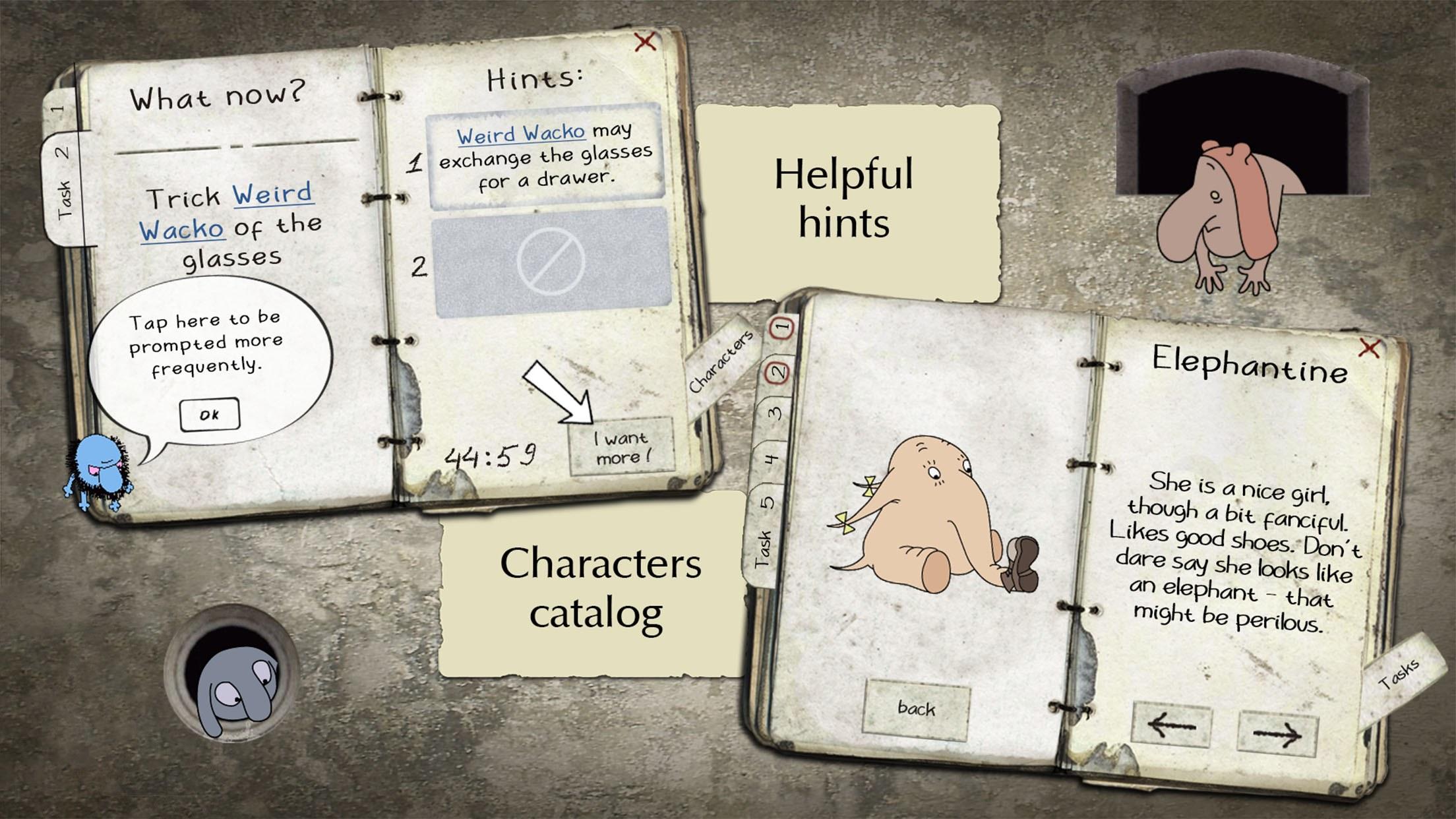1456x819 pixels.
Task: Close the hints notebook with the red X
Action: (644, 41)
